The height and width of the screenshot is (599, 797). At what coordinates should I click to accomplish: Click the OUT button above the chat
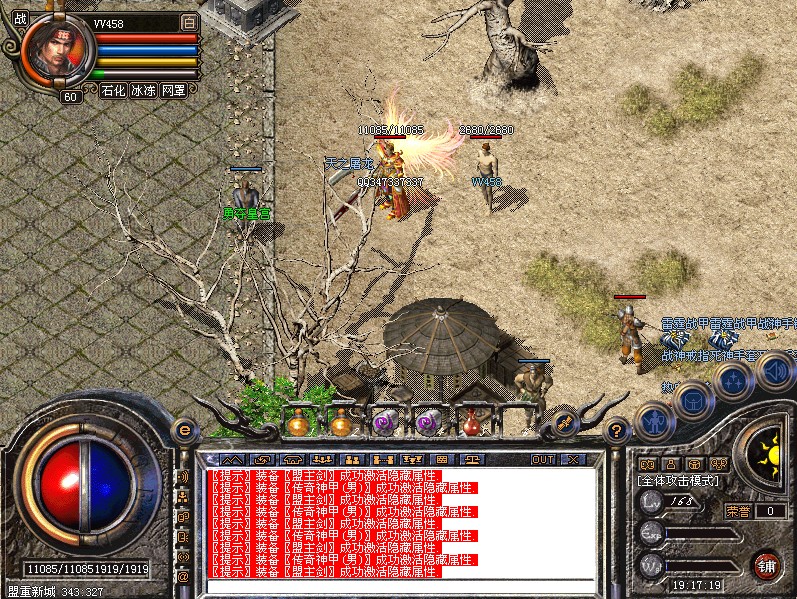(x=543, y=459)
